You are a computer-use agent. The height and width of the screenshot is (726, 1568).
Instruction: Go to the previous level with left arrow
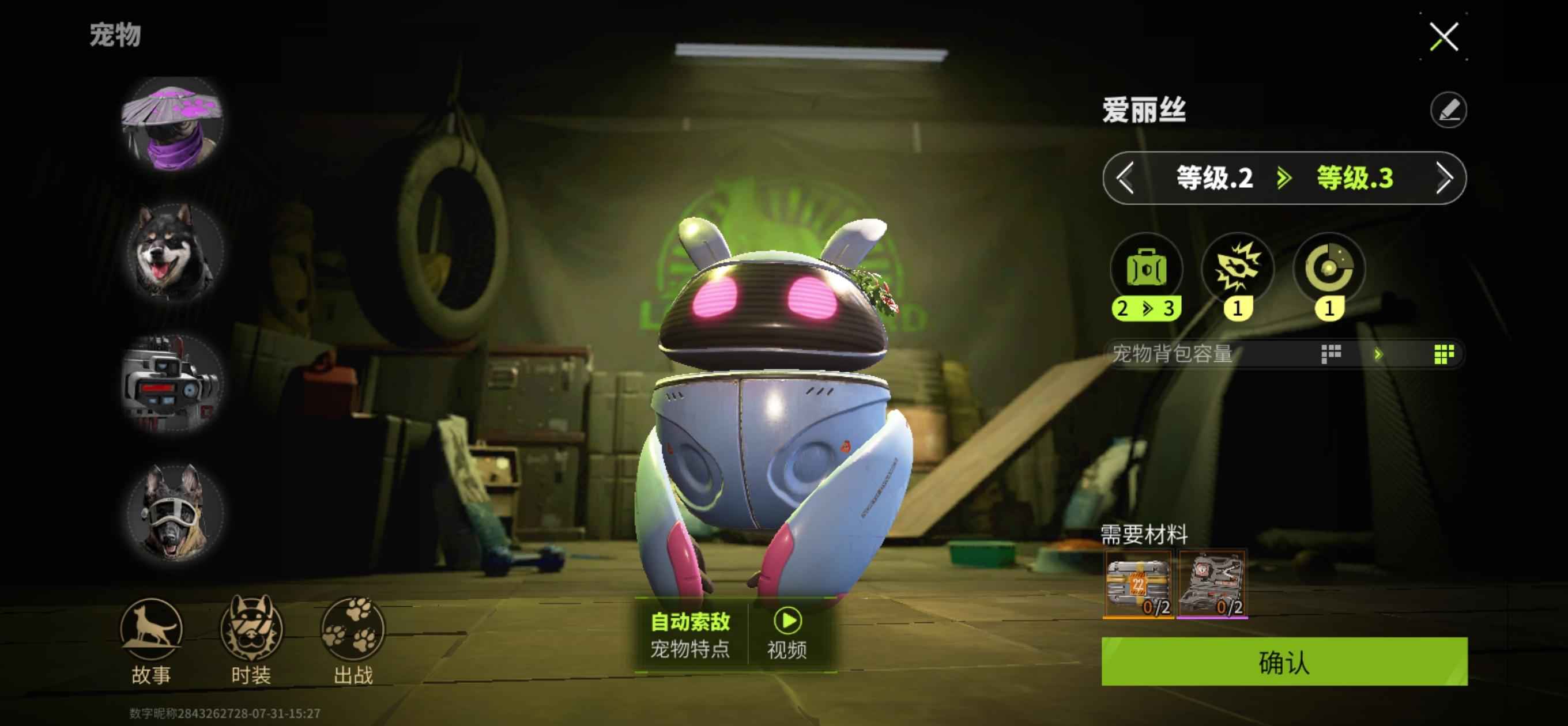[x=1125, y=178]
